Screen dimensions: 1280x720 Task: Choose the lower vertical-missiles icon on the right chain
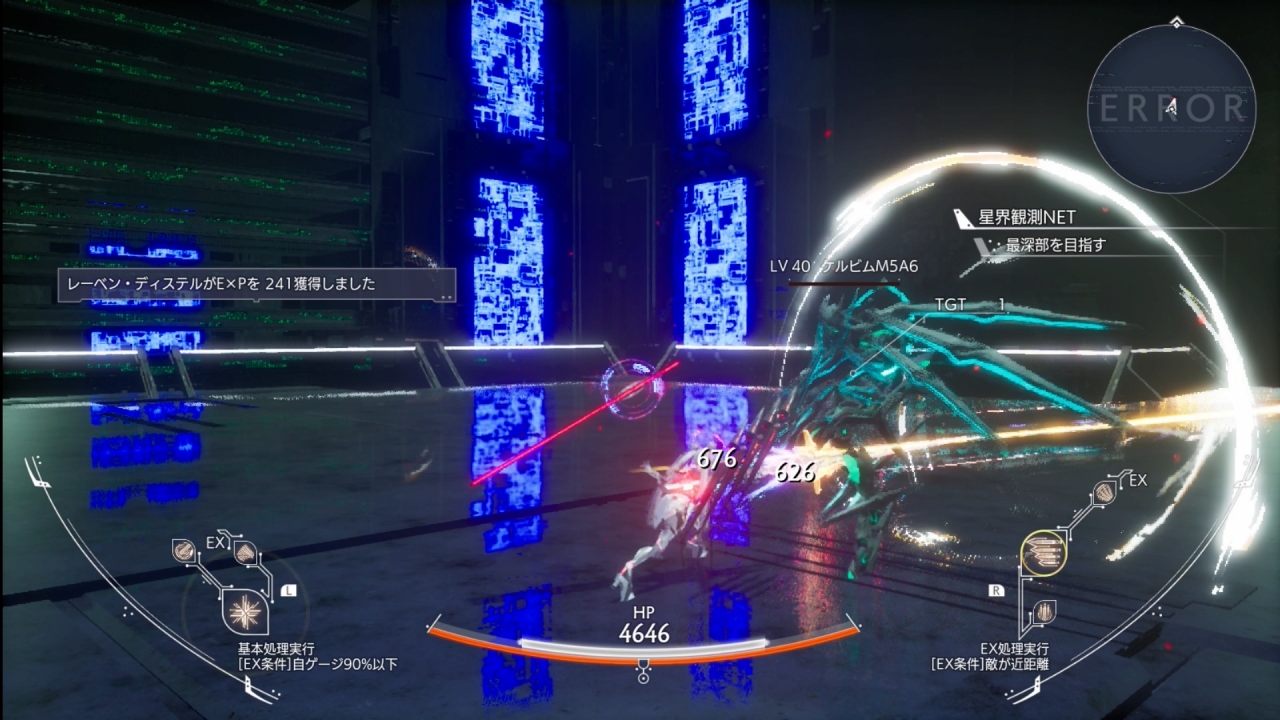[1044, 611]
